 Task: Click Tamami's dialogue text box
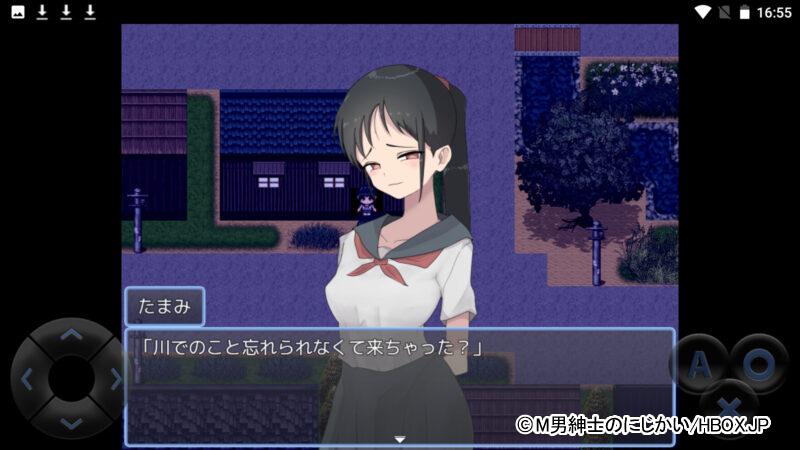[400, 386]
